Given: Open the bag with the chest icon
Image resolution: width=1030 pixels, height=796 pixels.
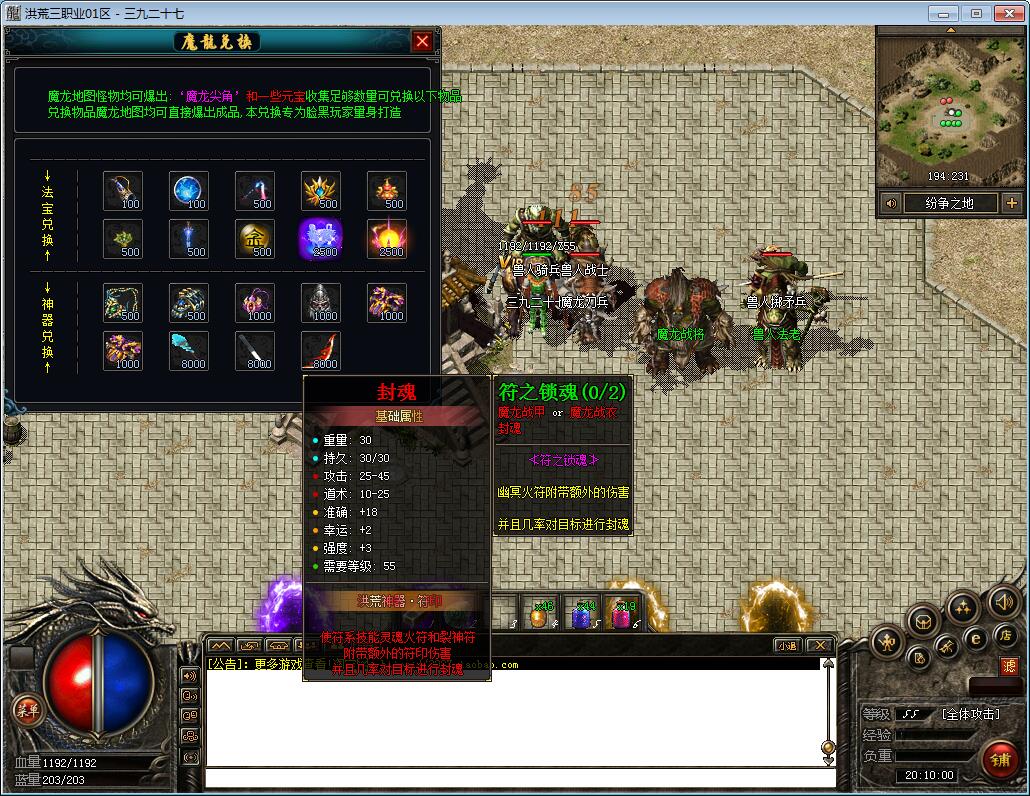Looking at the screenshot, I should click(922, 620).
